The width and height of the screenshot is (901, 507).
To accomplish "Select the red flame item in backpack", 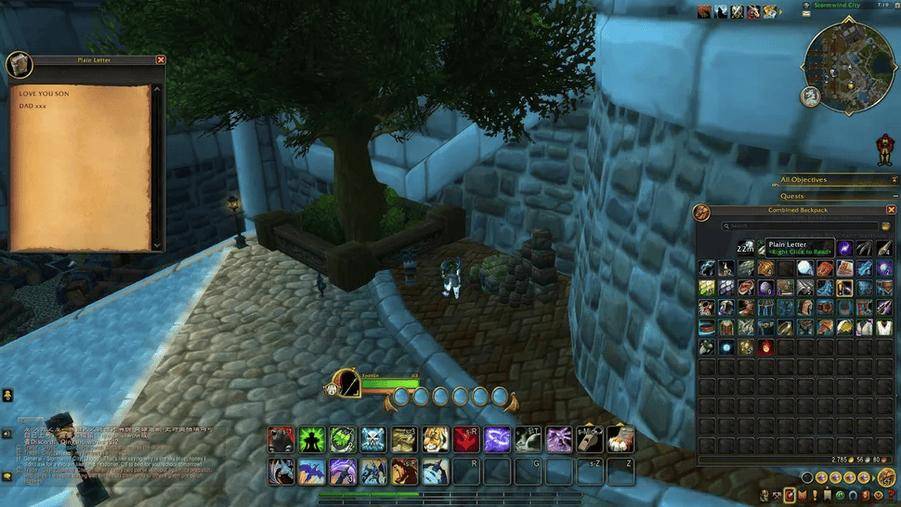I will click(x=767, y=347).
